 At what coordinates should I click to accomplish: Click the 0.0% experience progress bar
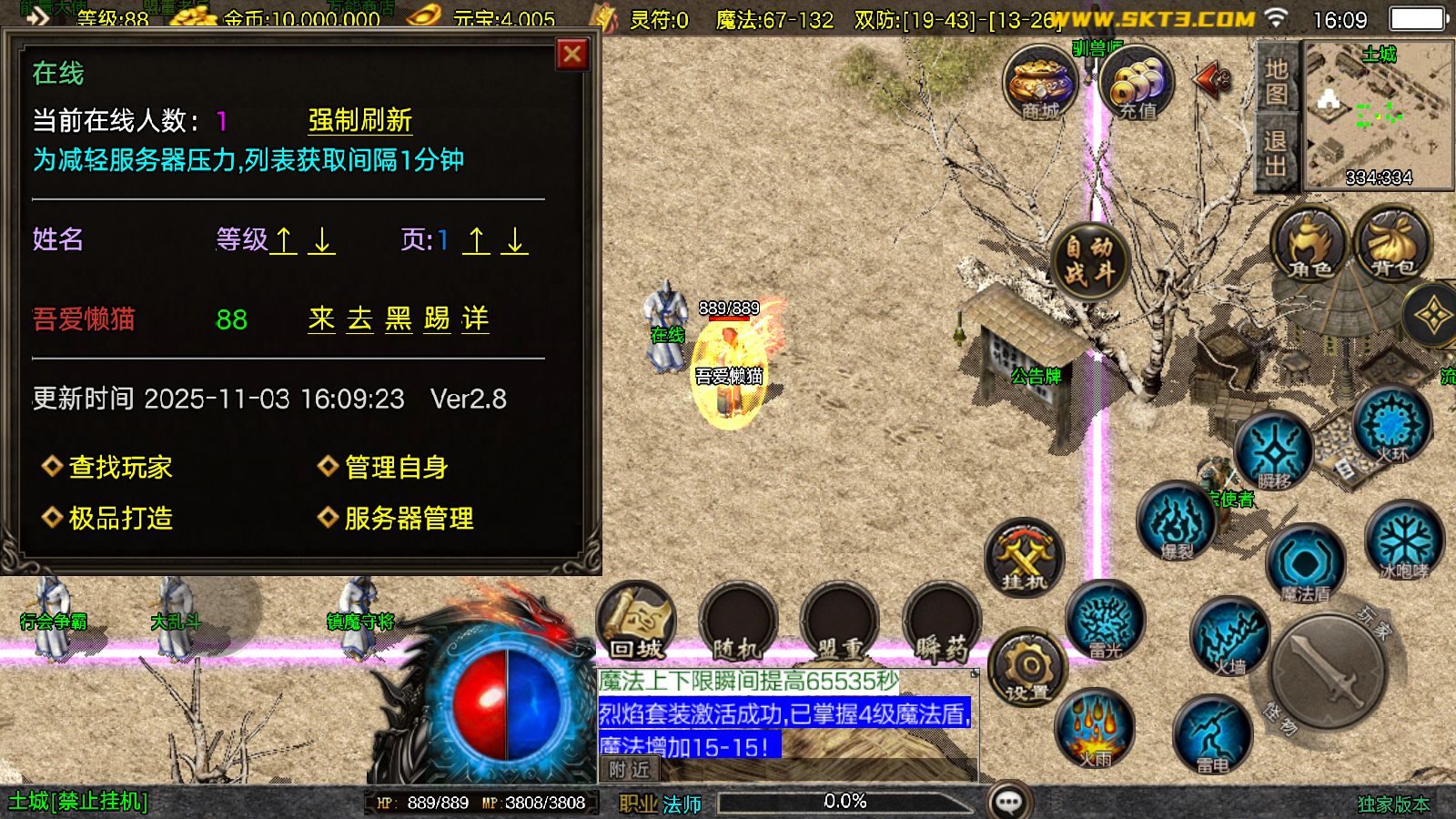(x=846, y=802)
